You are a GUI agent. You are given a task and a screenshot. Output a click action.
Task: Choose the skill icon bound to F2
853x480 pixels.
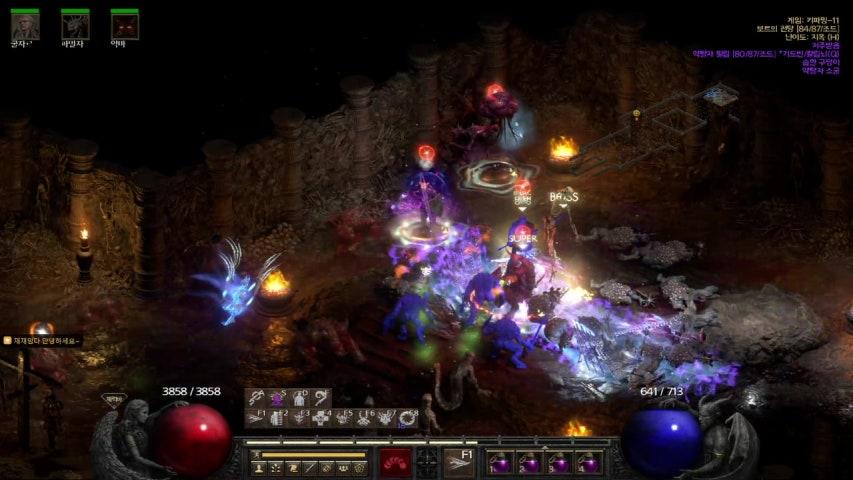[x=277, y=419]
